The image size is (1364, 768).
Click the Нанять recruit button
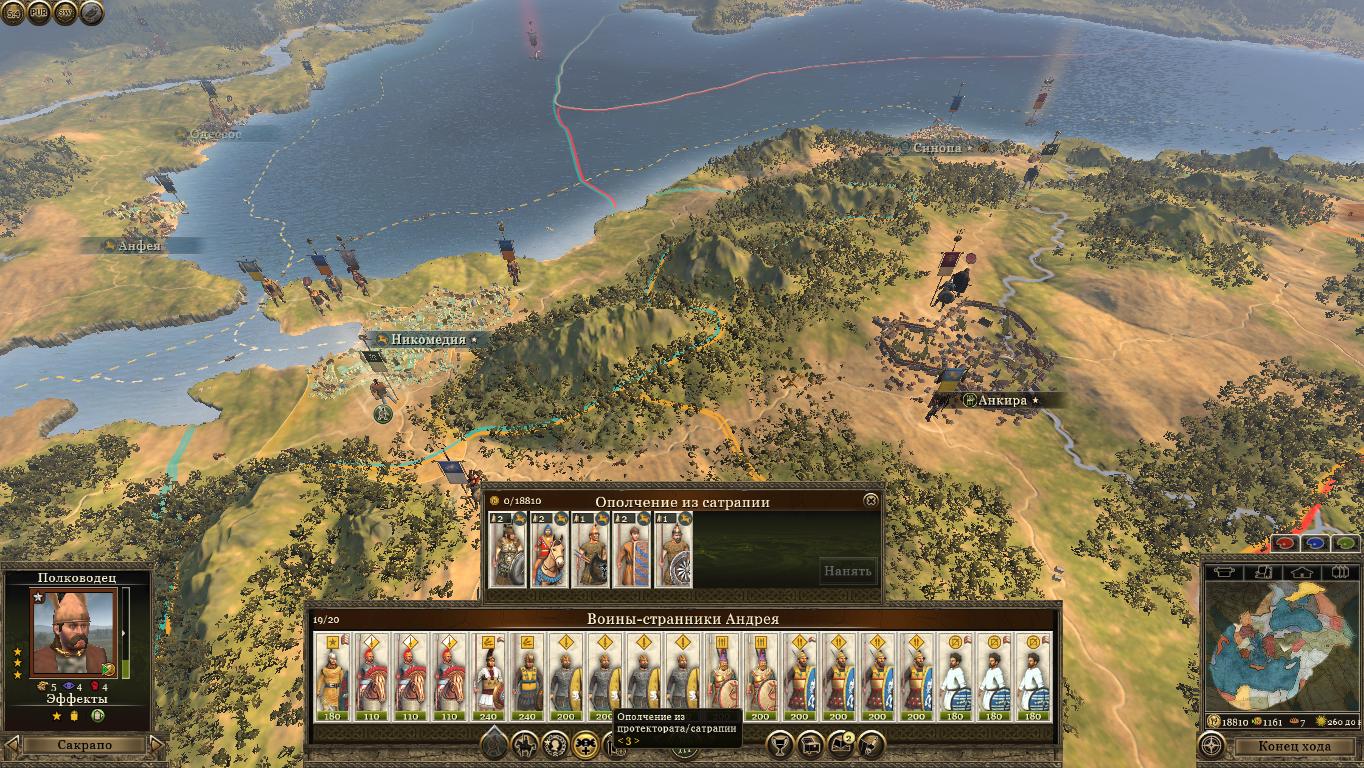pos(848,571)
